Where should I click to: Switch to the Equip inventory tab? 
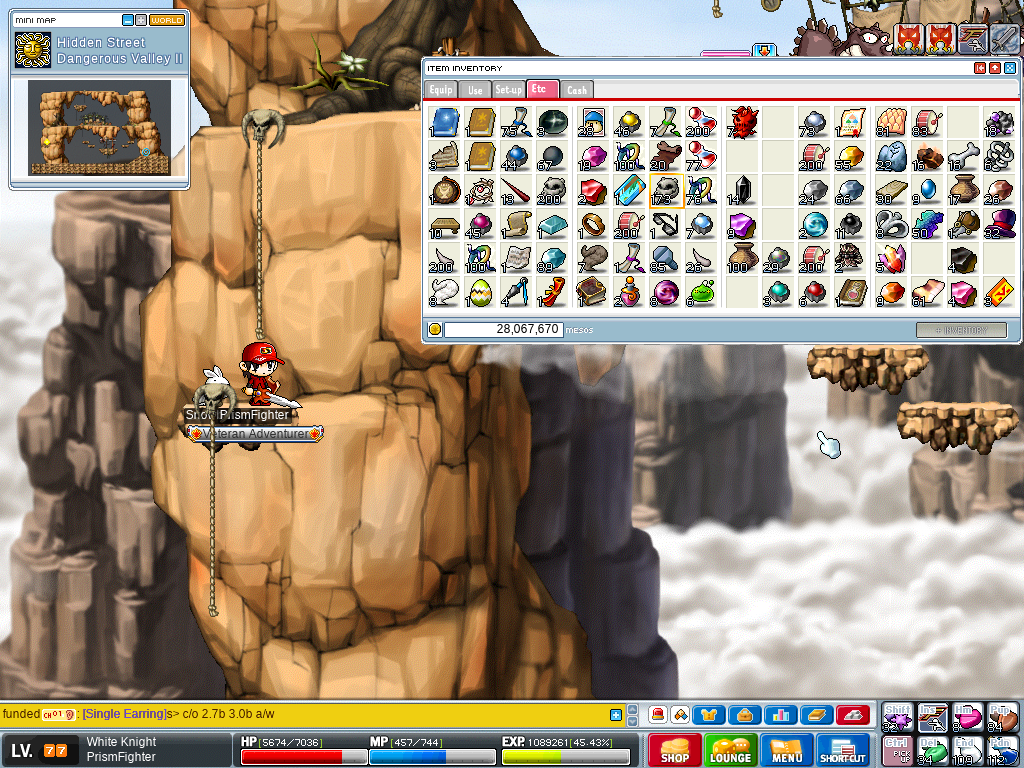441,90
